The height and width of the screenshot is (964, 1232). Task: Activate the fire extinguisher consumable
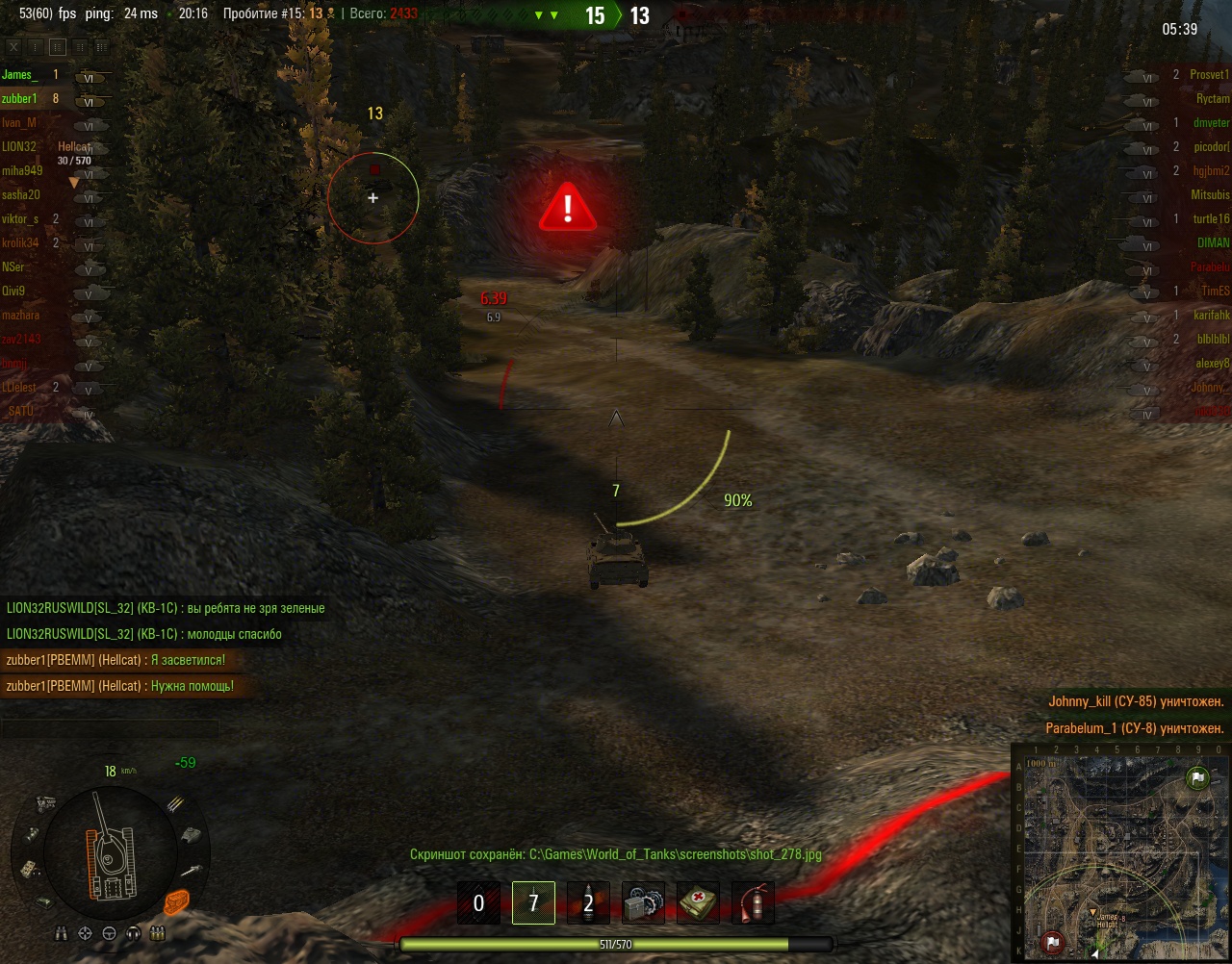pos(753,903)
